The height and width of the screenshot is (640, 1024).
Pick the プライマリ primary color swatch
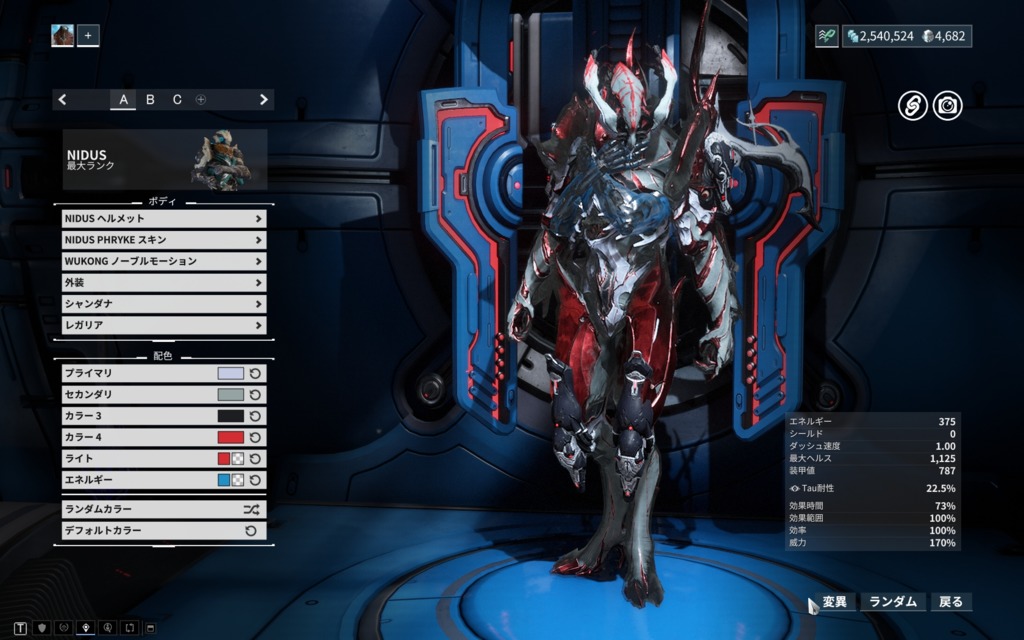[231, 373]
